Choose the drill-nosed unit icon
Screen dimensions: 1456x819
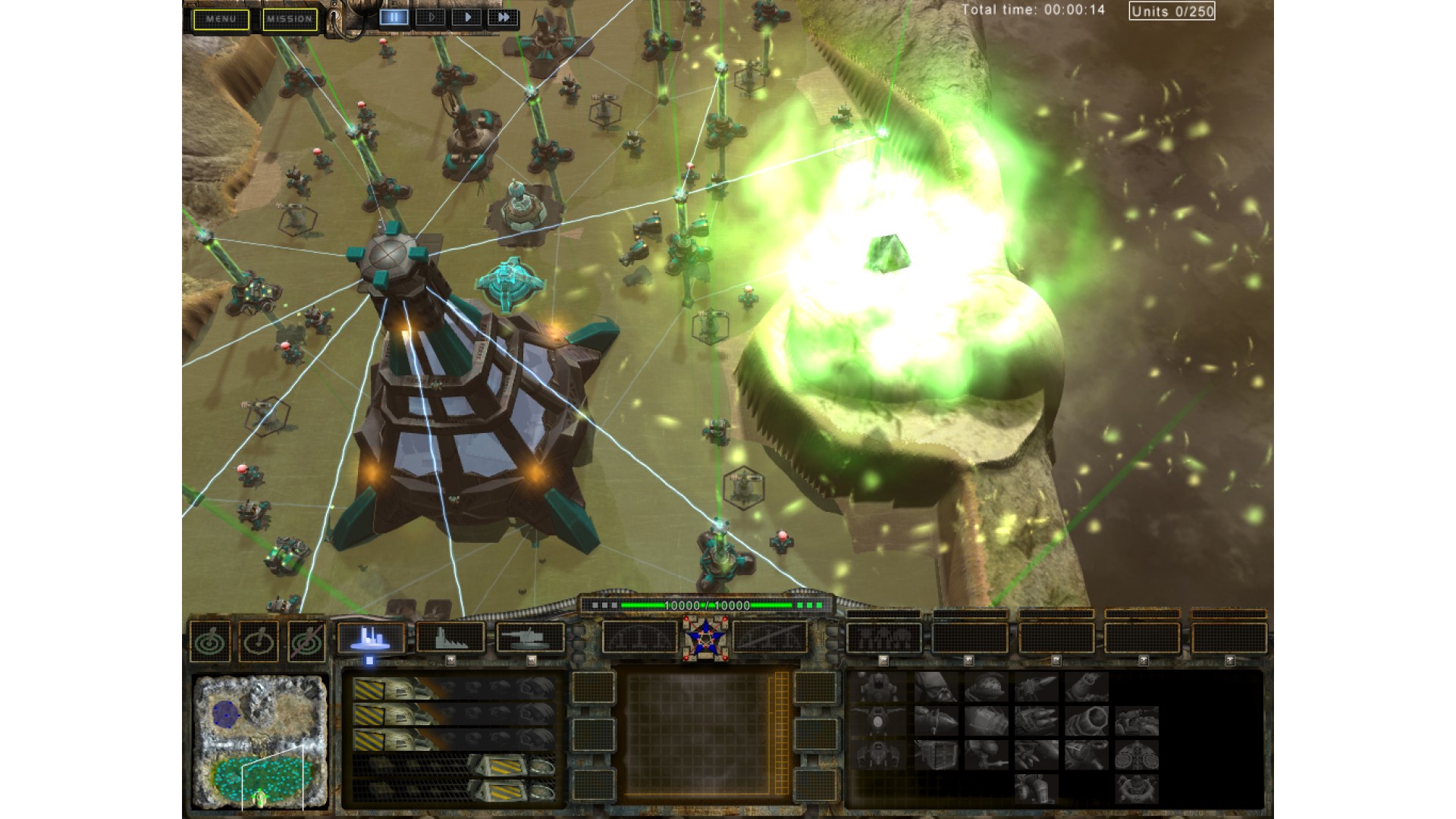(1036, 688)
